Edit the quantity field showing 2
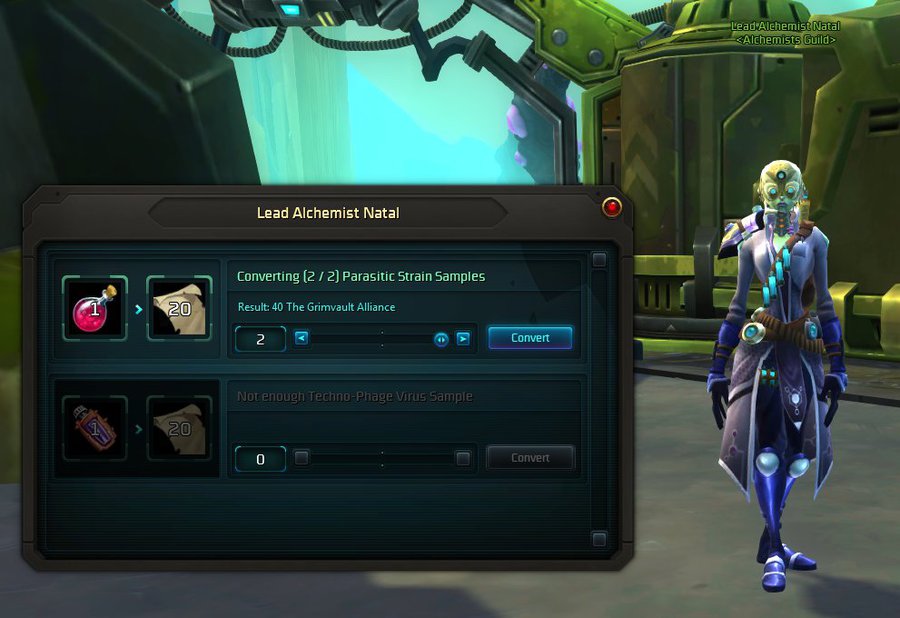This screenshot has height=618, width=900. tap(260, 339)
